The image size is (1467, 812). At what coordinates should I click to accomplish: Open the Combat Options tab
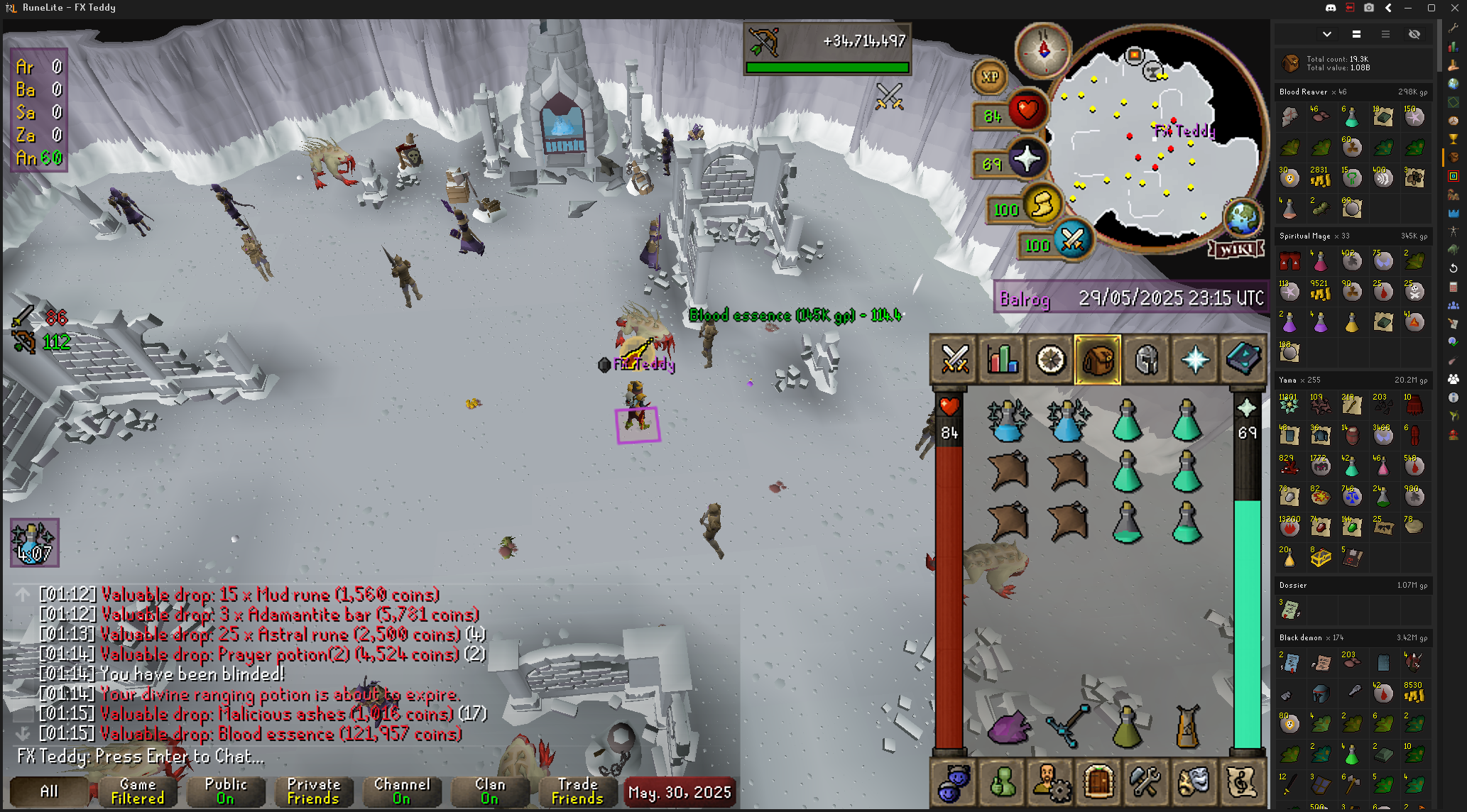pos(955,359)
